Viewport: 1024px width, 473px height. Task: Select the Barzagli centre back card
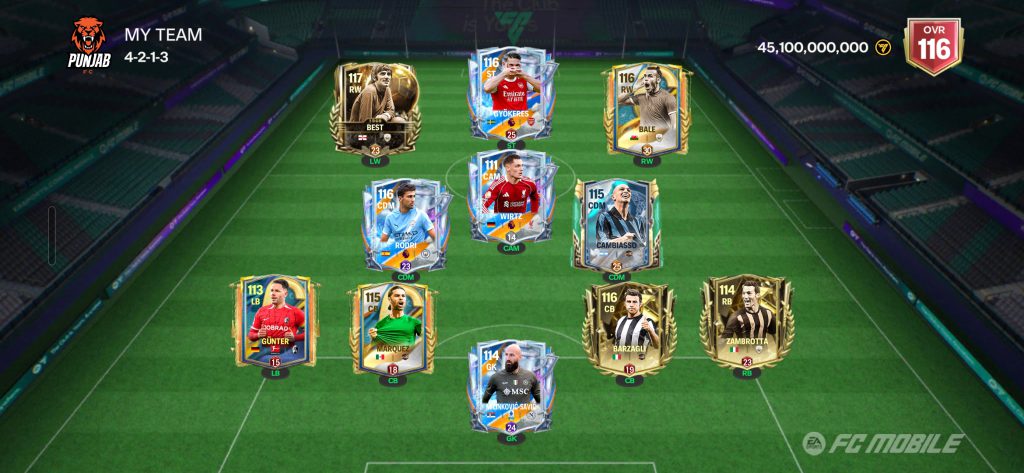pos(629,328)
